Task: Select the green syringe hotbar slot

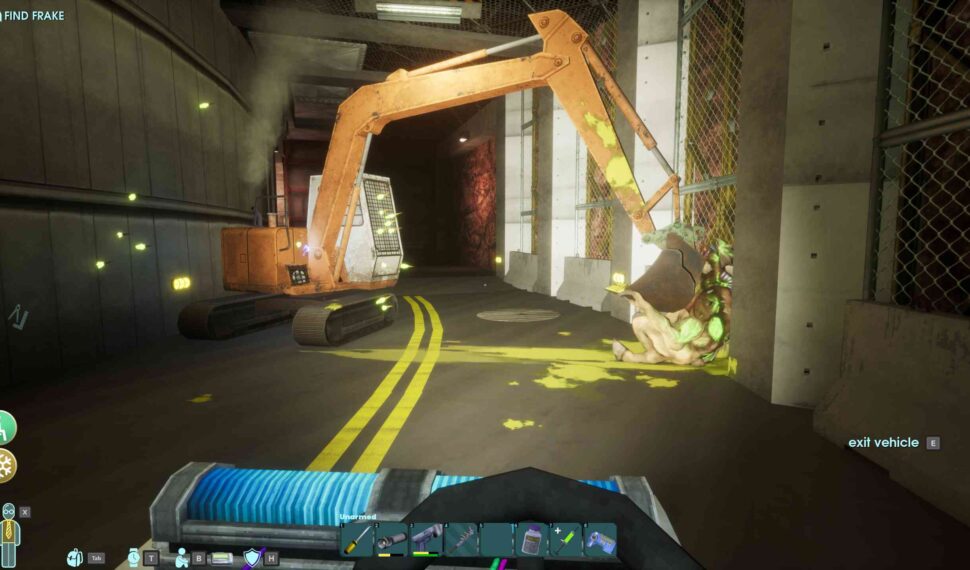Action: point(565,540)
